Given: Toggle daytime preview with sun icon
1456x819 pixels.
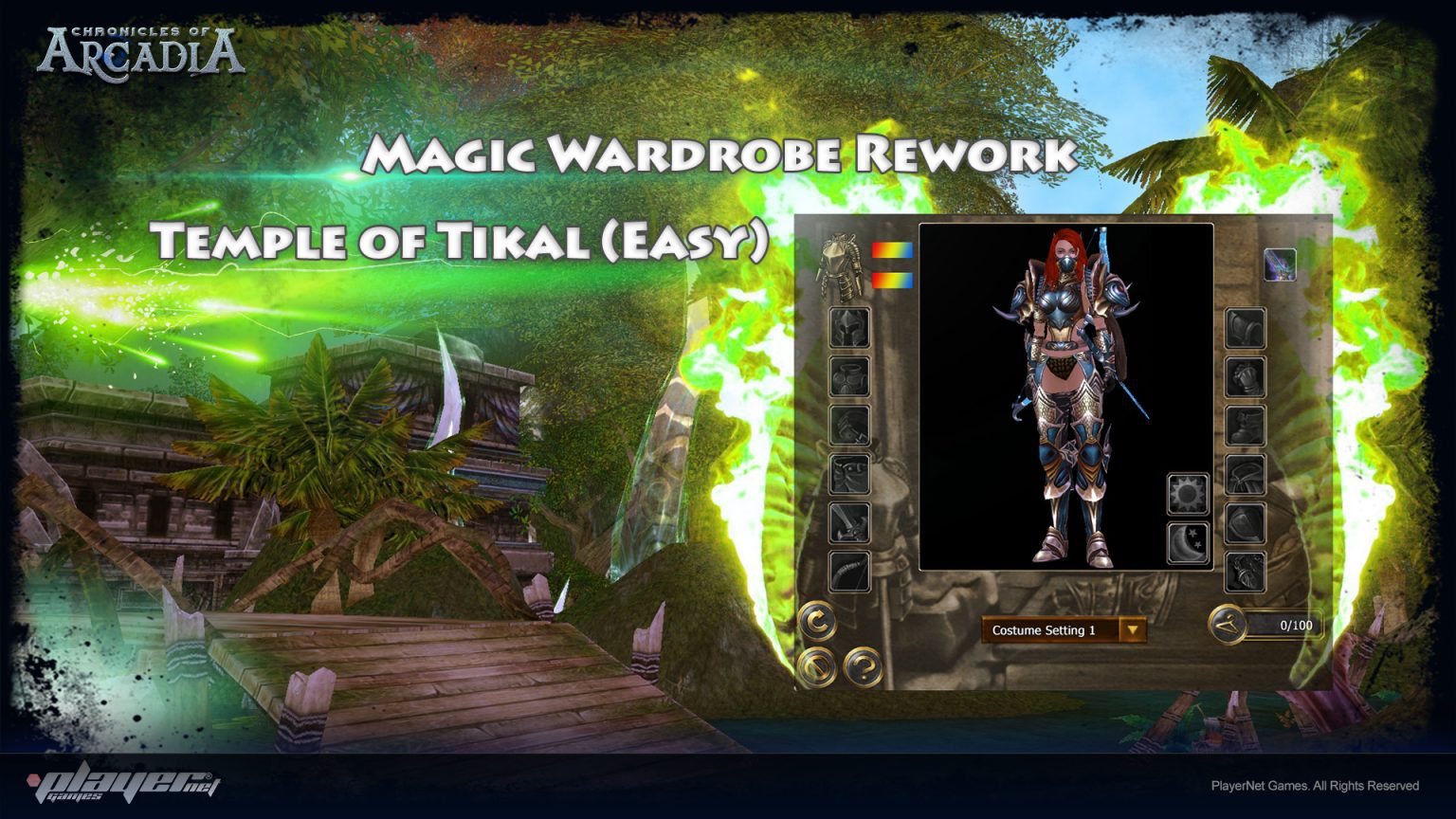Looking at the screenshot, I should pyautogui.click(x=1187, y=493).
